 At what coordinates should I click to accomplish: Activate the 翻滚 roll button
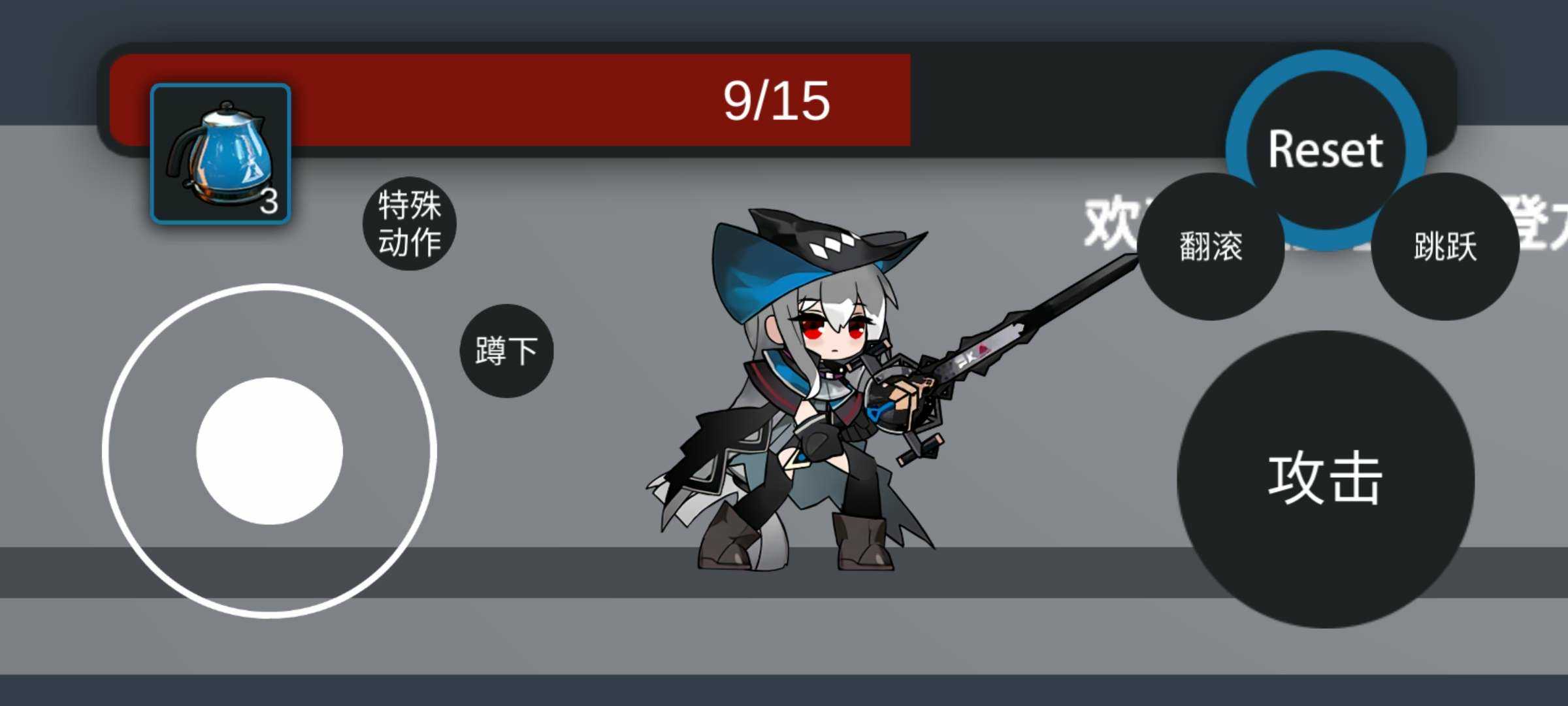(x=1211, y=246)
